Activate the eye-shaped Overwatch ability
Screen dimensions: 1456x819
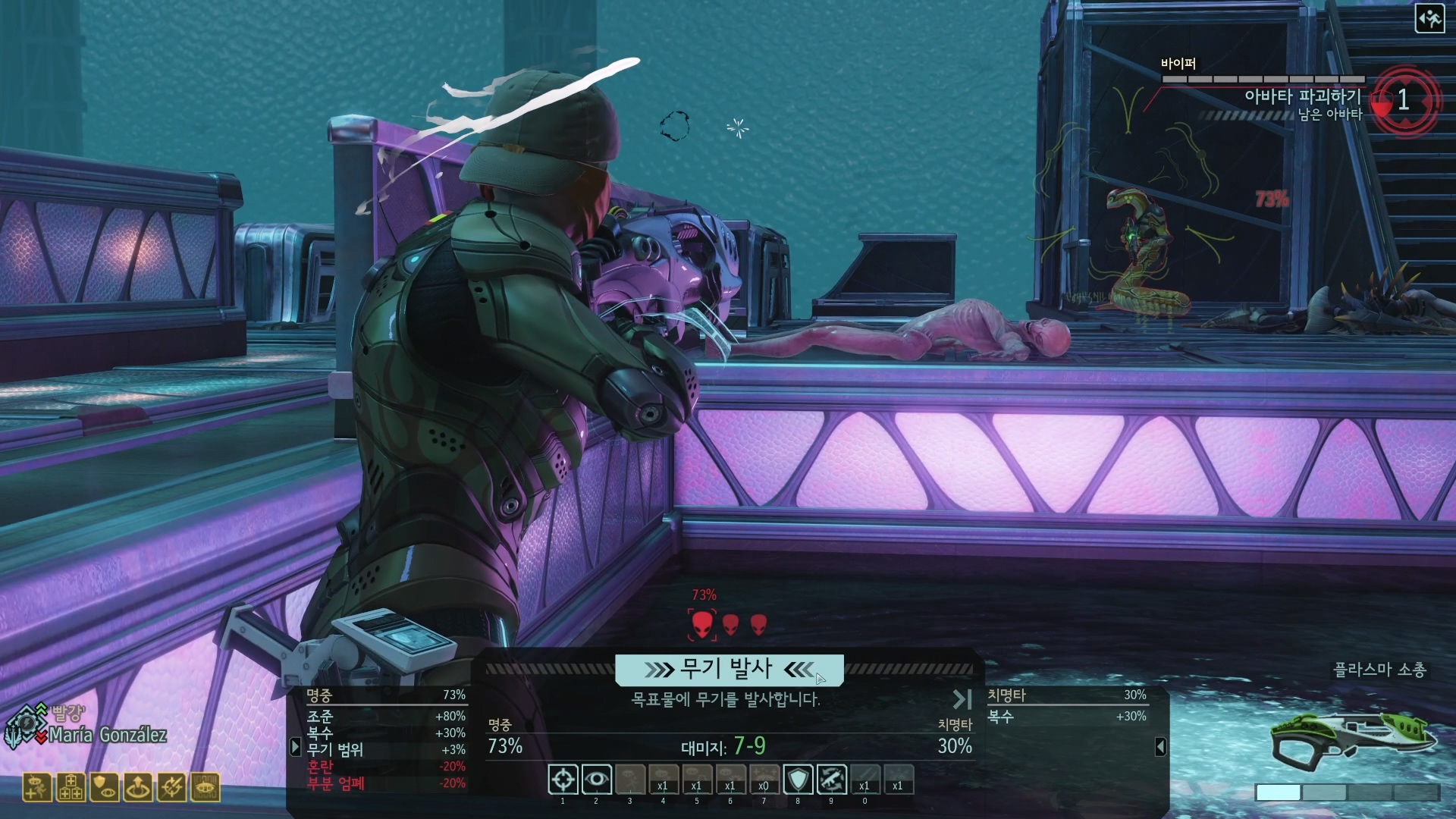tap(597, 780)
